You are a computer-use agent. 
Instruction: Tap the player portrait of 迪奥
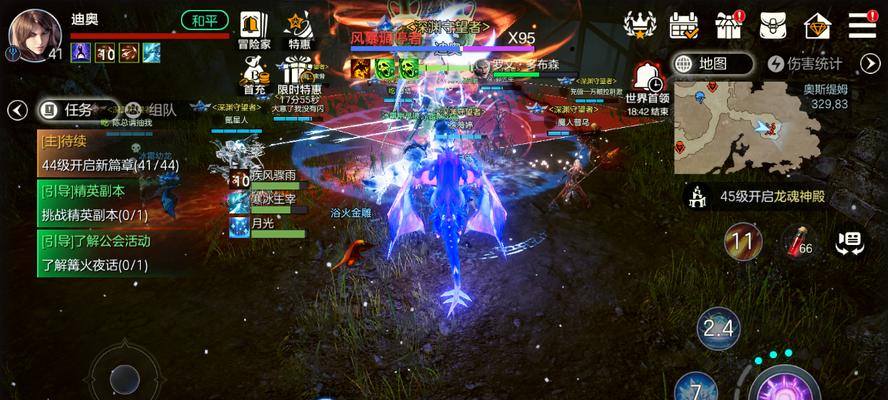click(x=35, y=33)
